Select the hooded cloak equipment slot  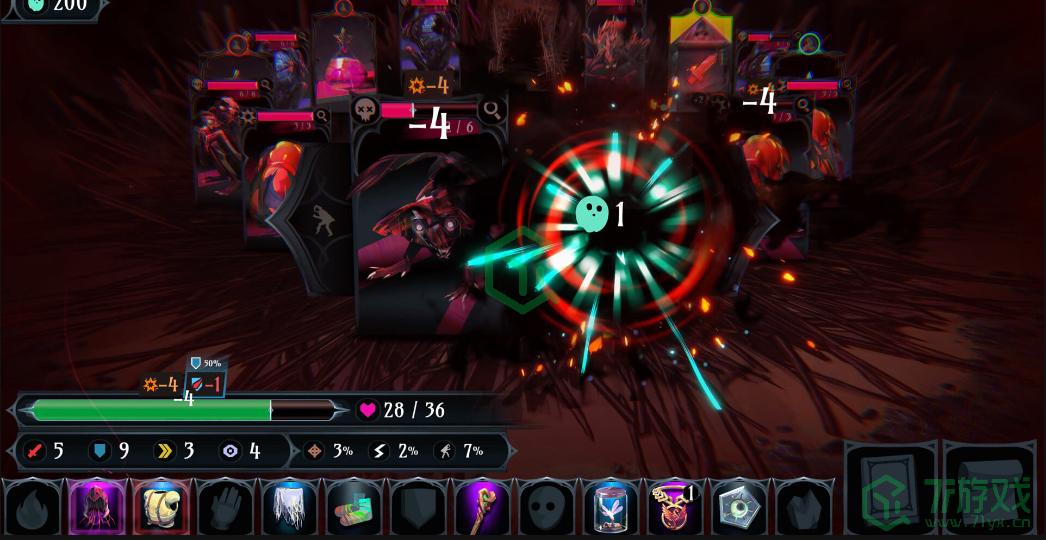[x=97, y=507]
